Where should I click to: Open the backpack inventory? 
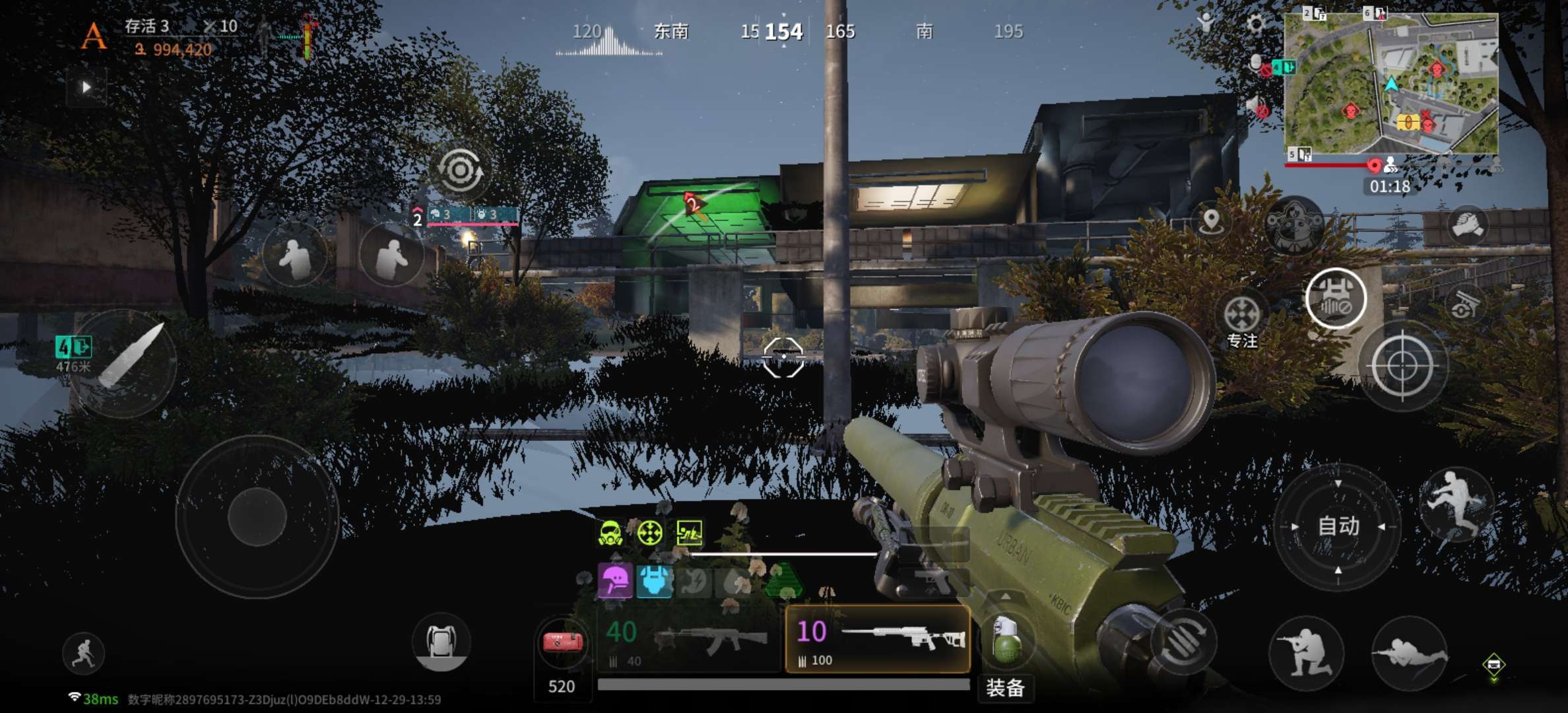coord(441,642)
